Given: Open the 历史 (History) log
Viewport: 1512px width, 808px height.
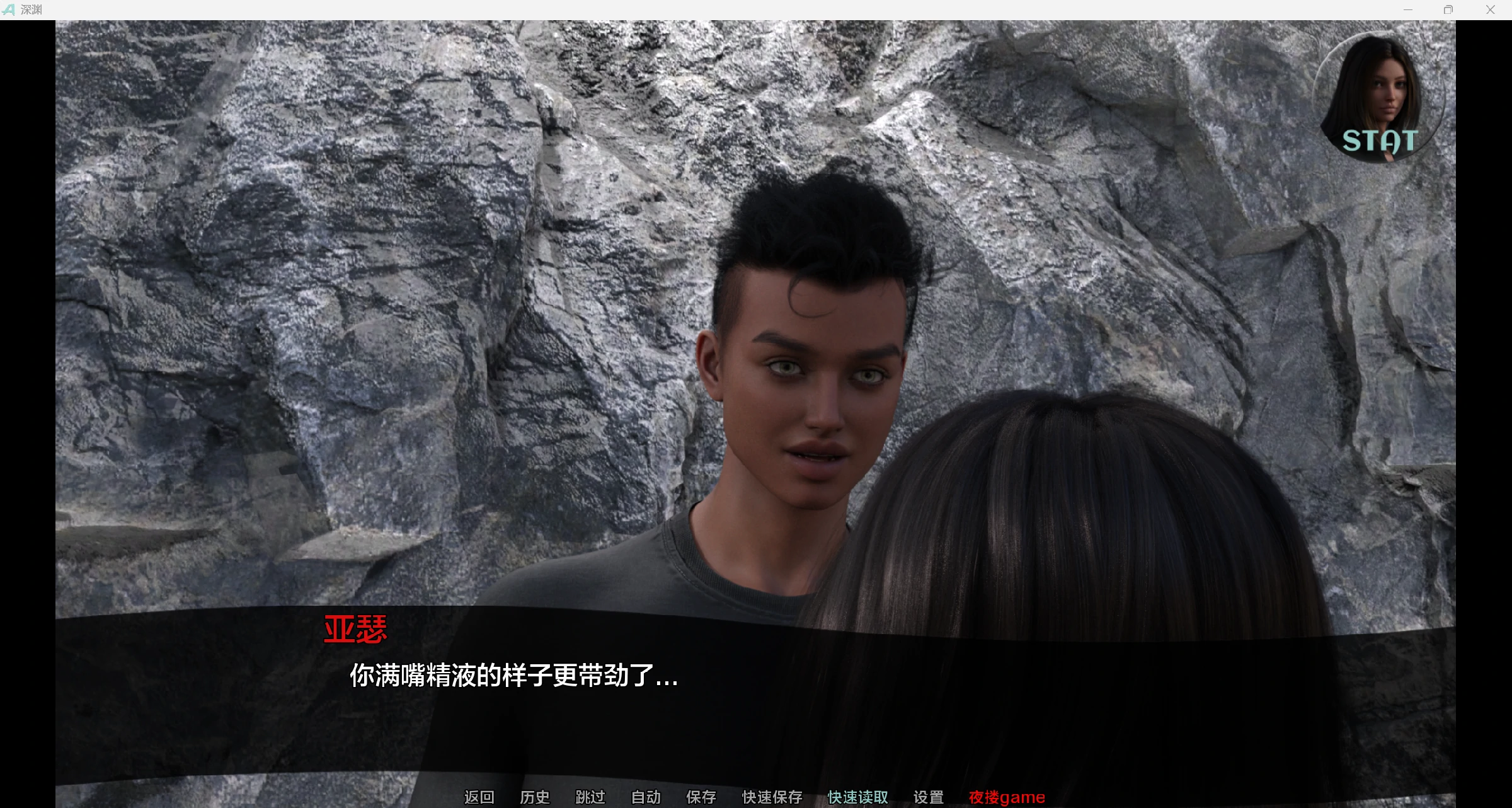Looking at the screenshot, I should tap(534, 797).
